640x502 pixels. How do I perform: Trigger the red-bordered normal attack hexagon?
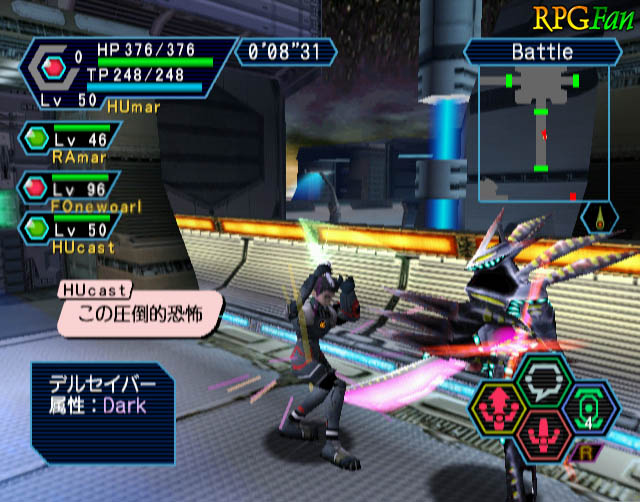pos(545,431)
